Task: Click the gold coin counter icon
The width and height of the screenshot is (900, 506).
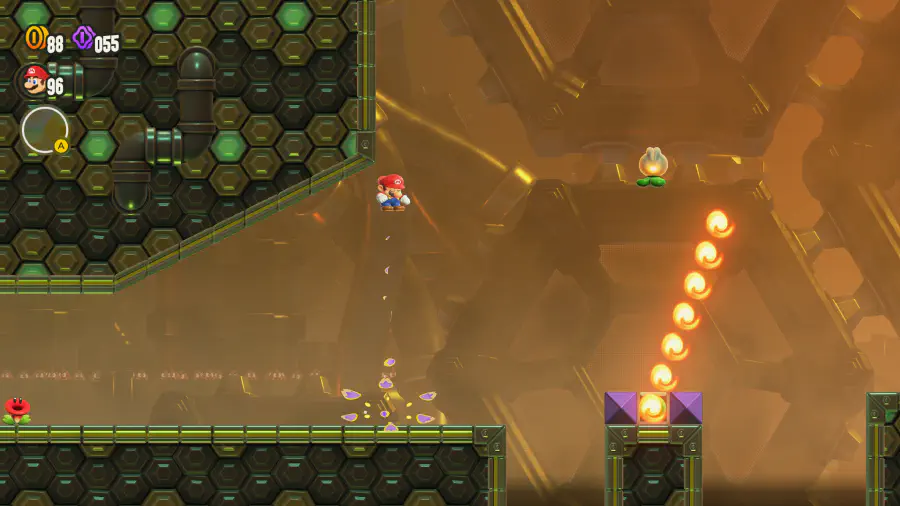Action: (35, 39)
